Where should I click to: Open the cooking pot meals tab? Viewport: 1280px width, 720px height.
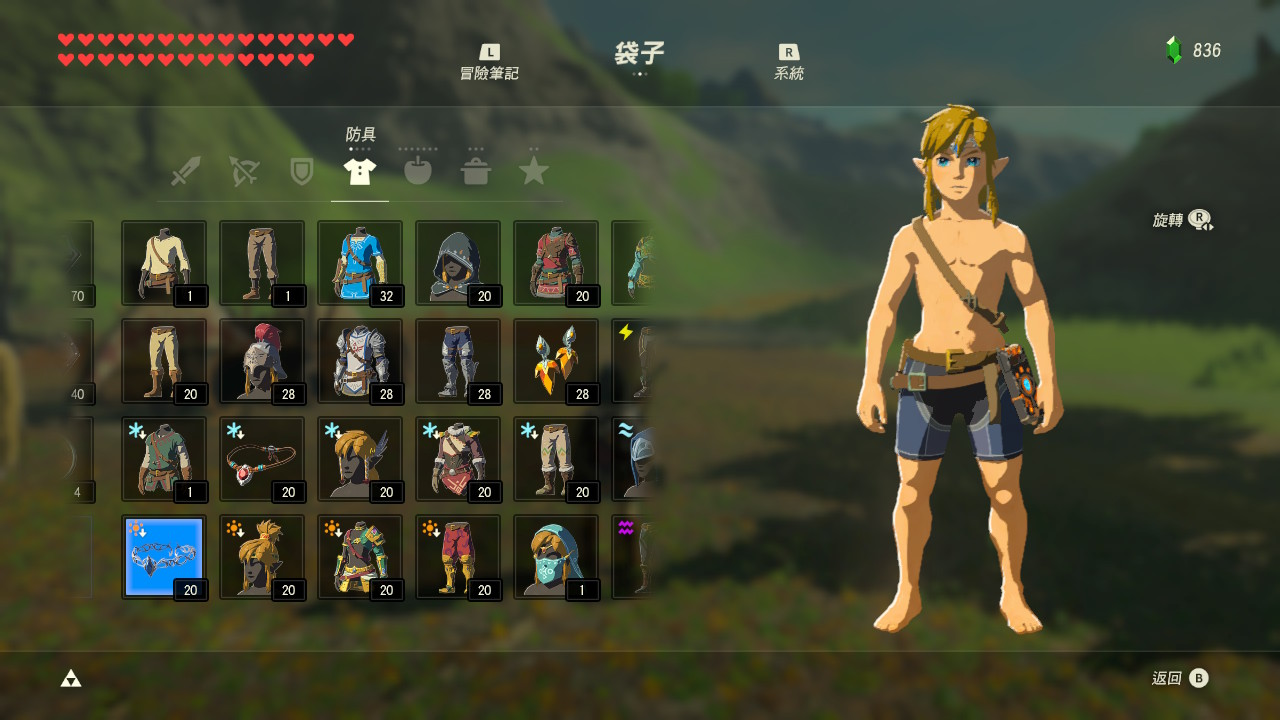point(476,171)
